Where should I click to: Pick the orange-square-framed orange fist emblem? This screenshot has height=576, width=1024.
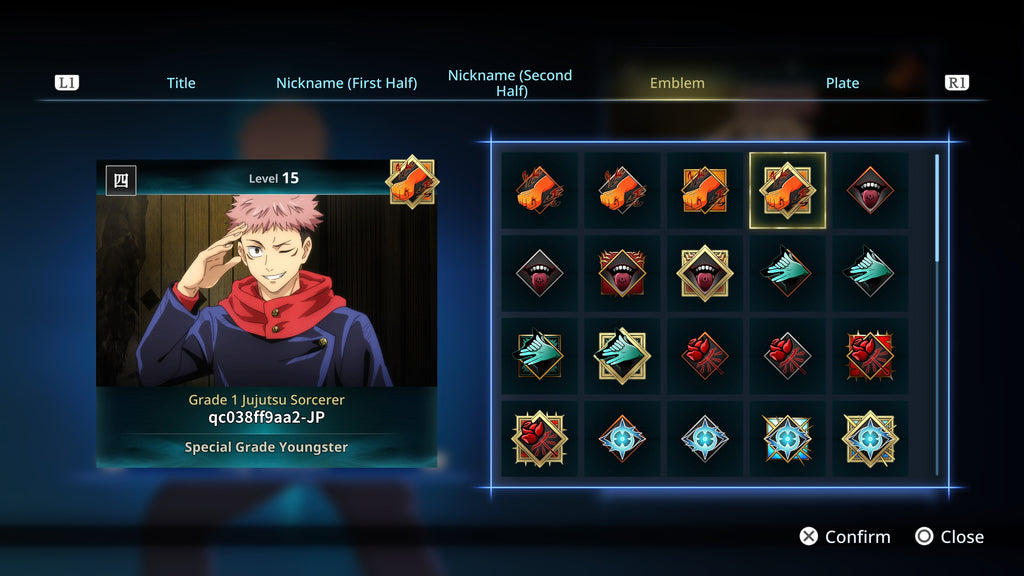(x=705, y=190)
